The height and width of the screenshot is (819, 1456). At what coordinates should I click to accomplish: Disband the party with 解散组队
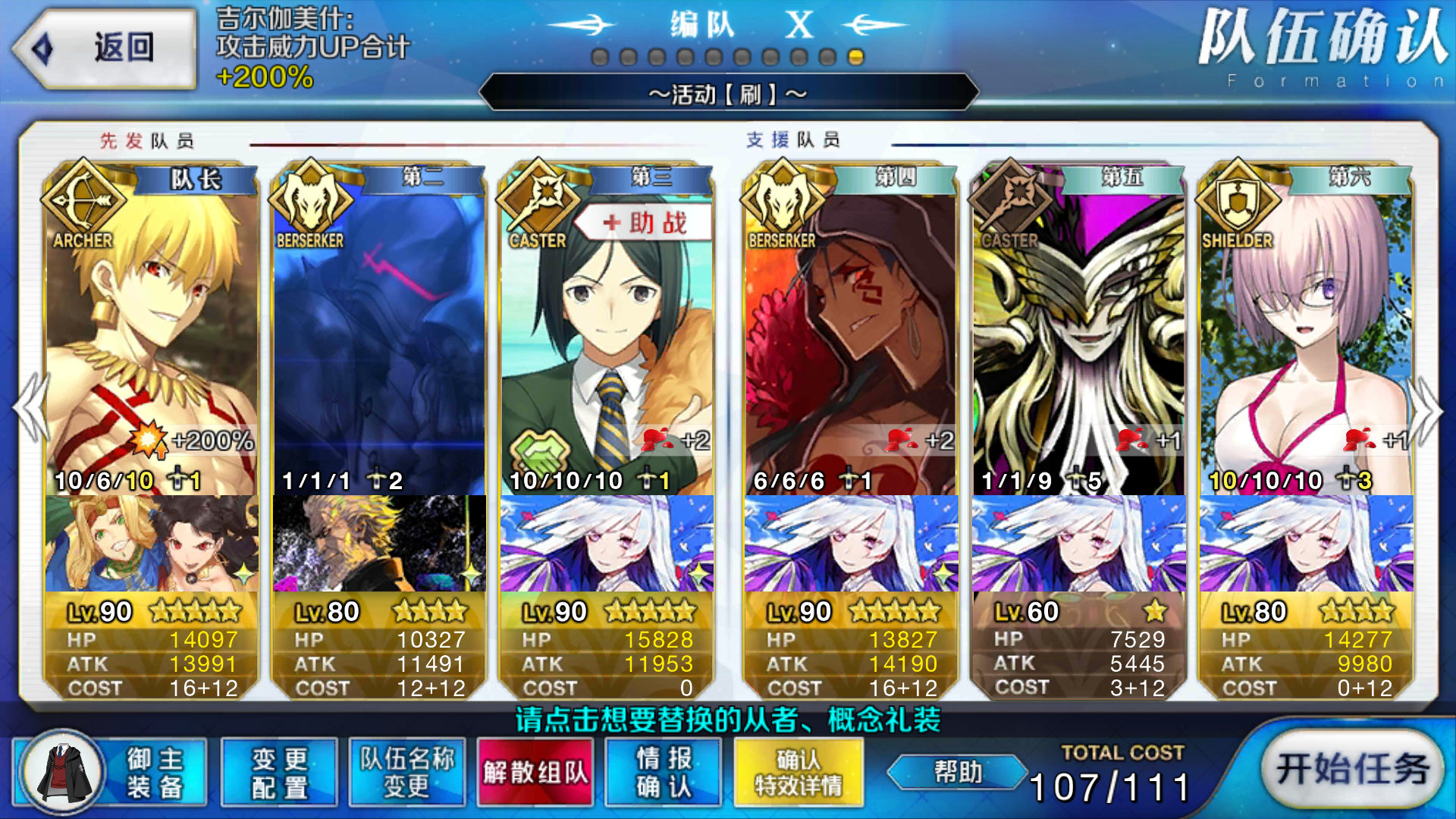(535, 772)
